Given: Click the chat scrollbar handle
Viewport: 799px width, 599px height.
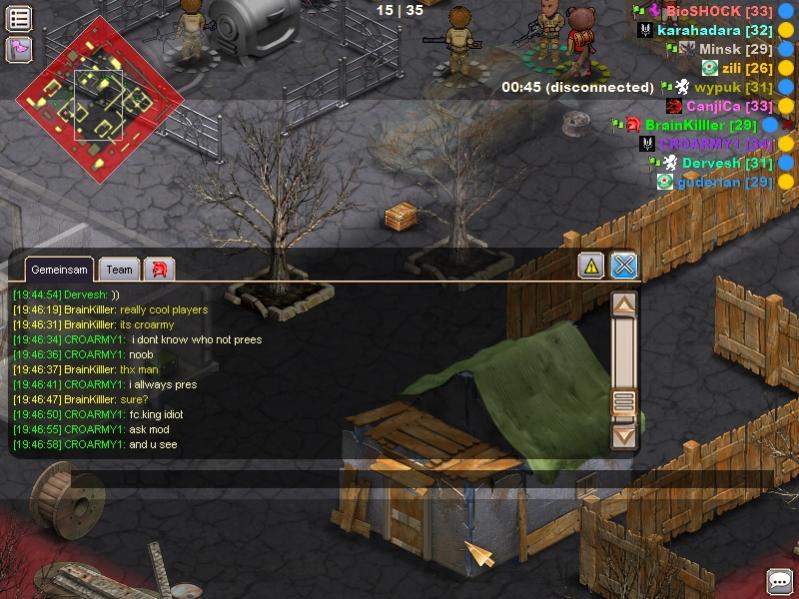Looking at the screenshot, I should click(624, 403).
